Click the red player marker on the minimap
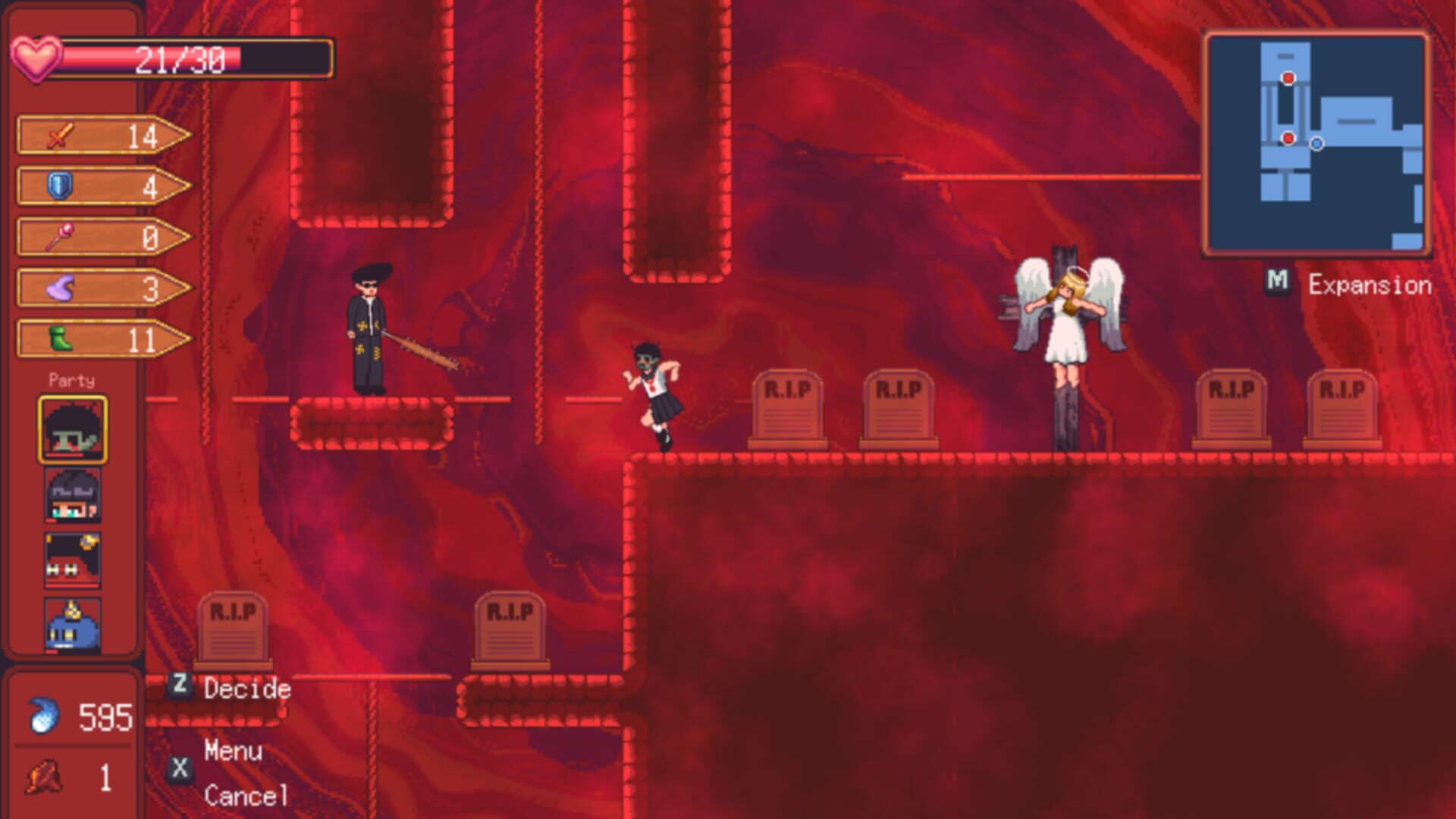 [1287, 138]
